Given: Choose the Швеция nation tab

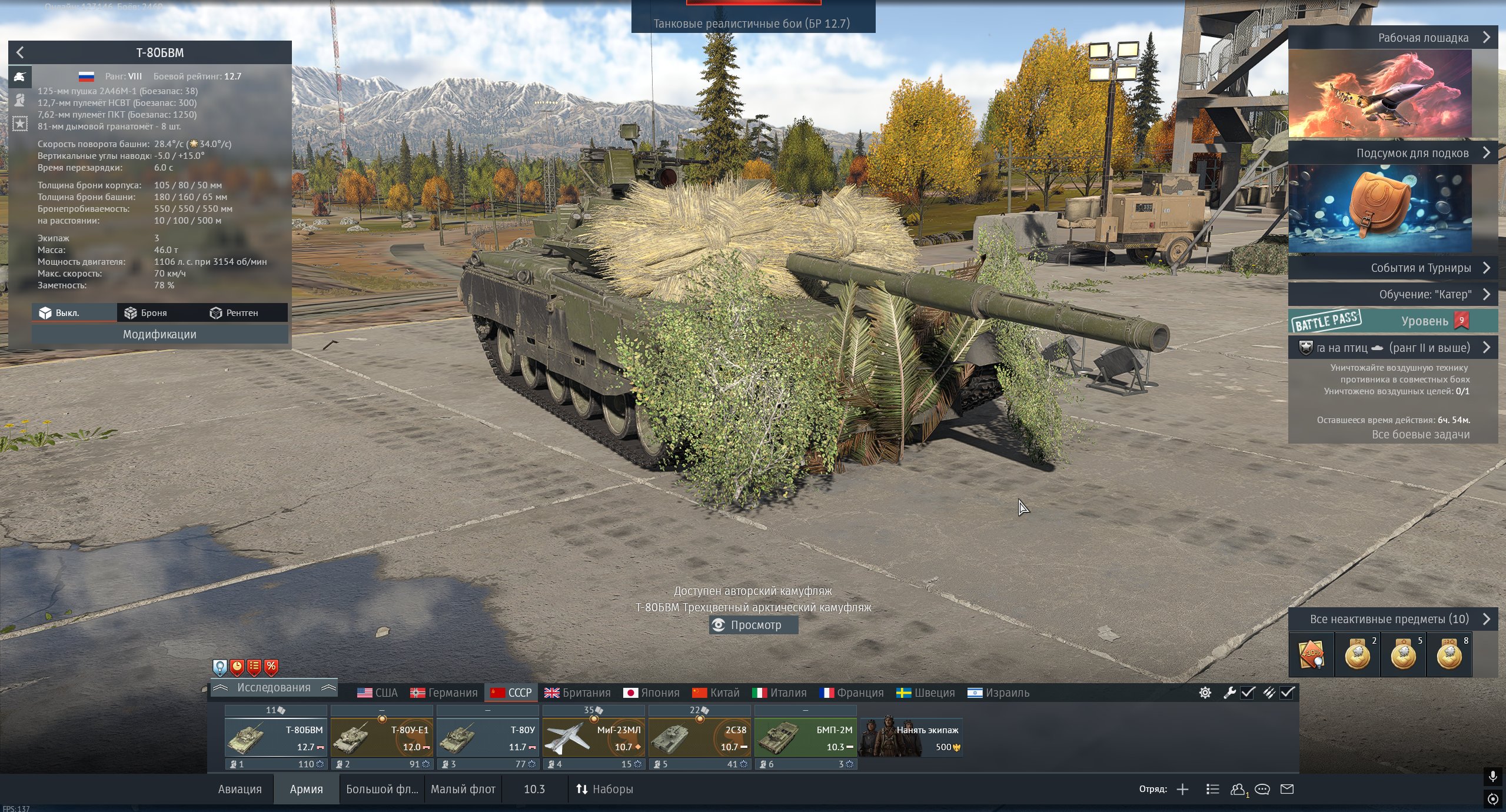Looking at the screenshot, I should pos(925,693).
